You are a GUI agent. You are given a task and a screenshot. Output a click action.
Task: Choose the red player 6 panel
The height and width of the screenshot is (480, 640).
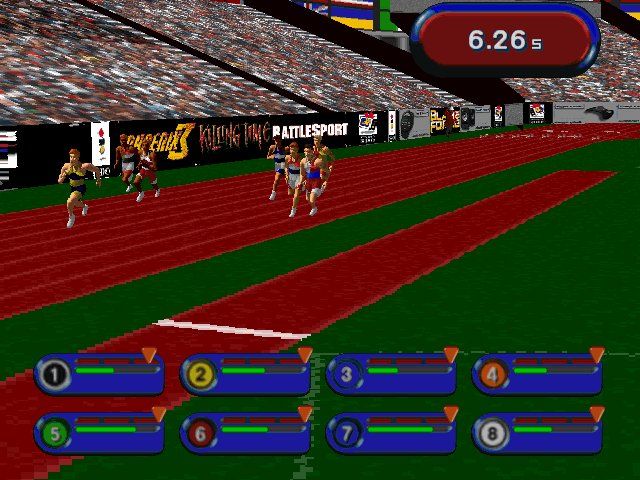click(x=246, y=432)
